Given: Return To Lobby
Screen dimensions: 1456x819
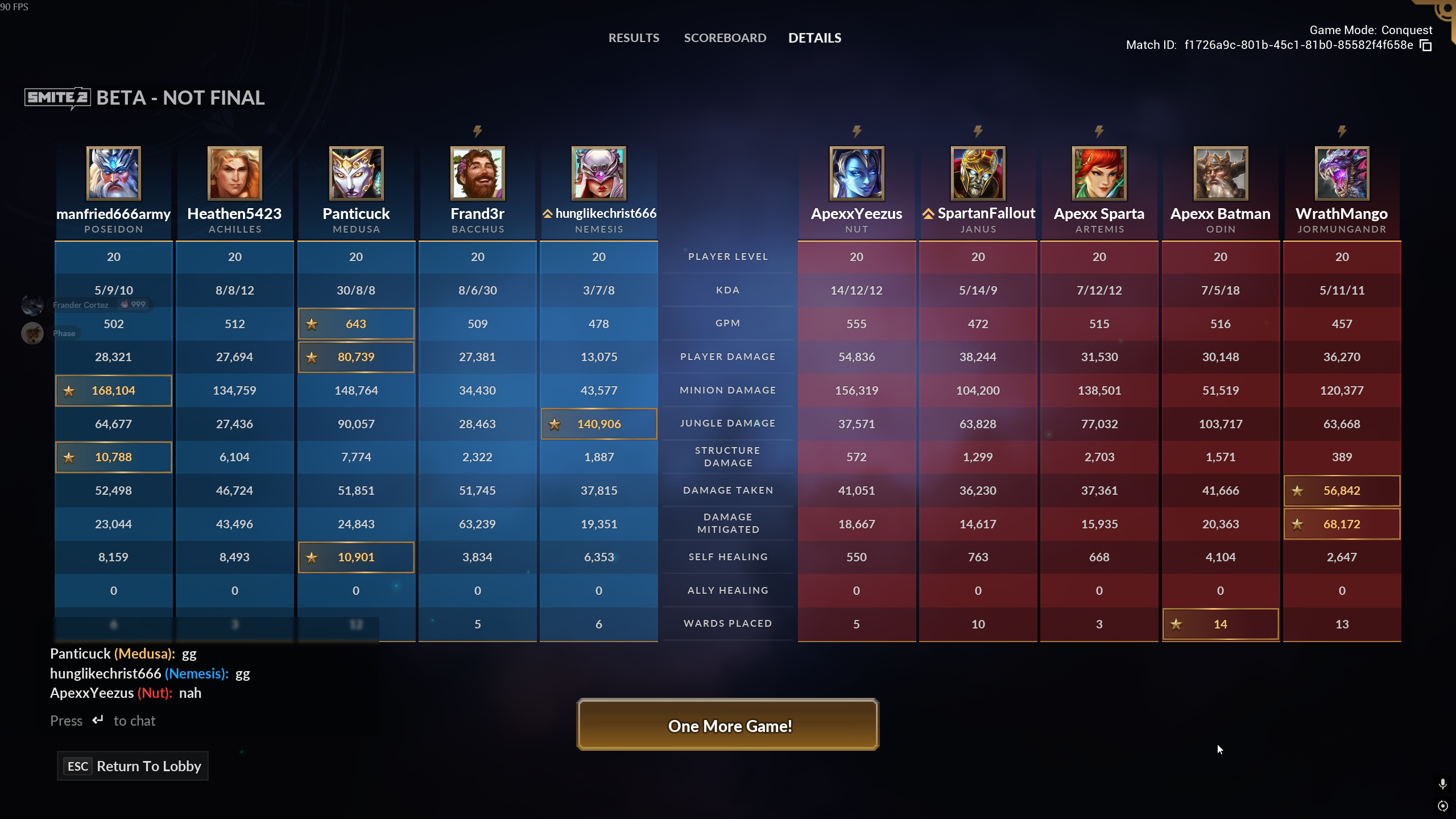Looking at the screenshot, I should (x=133, y=766).
